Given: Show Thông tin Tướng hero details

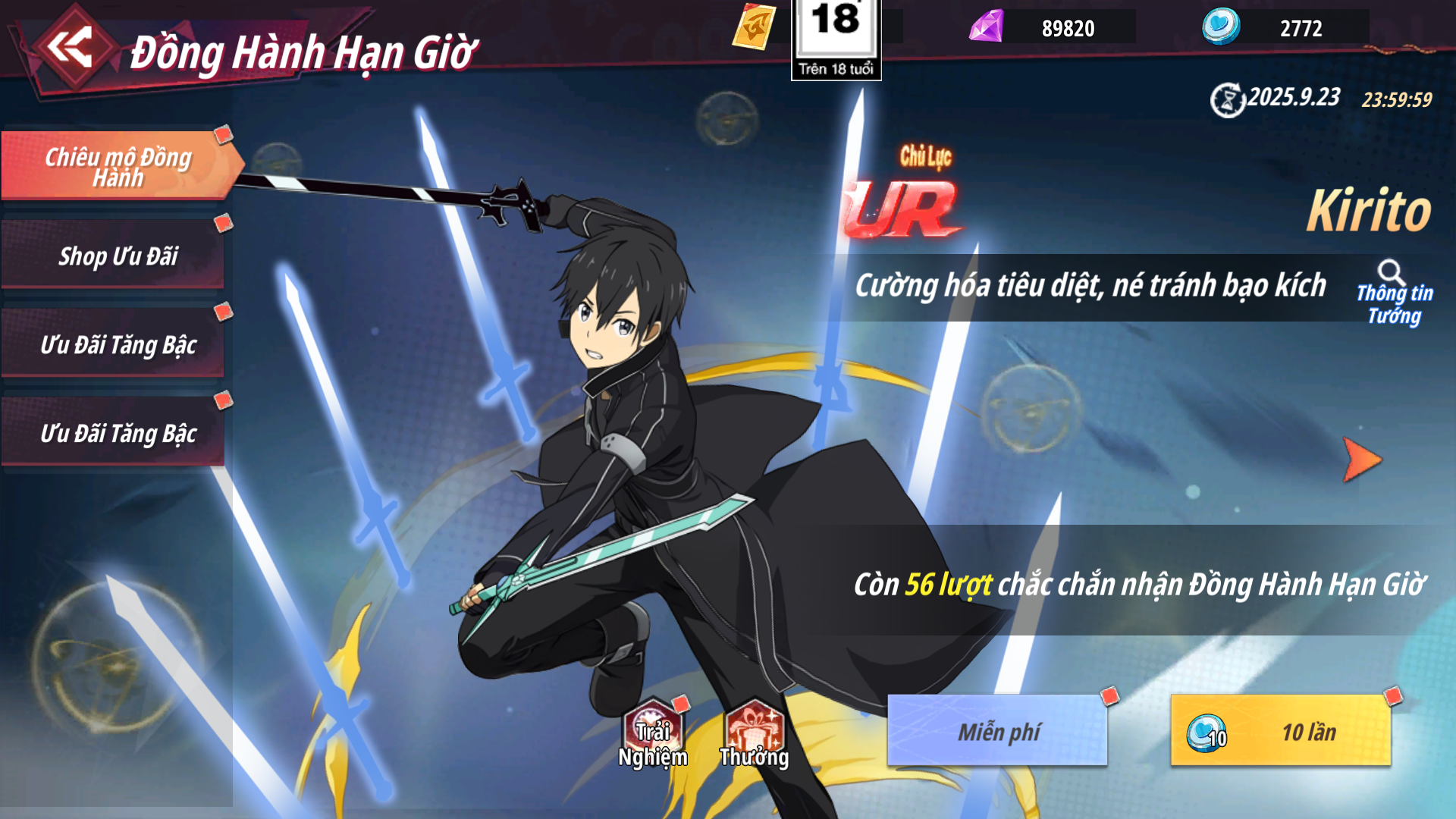Looking at the screenshot, I should click(x=1394, y=294).
